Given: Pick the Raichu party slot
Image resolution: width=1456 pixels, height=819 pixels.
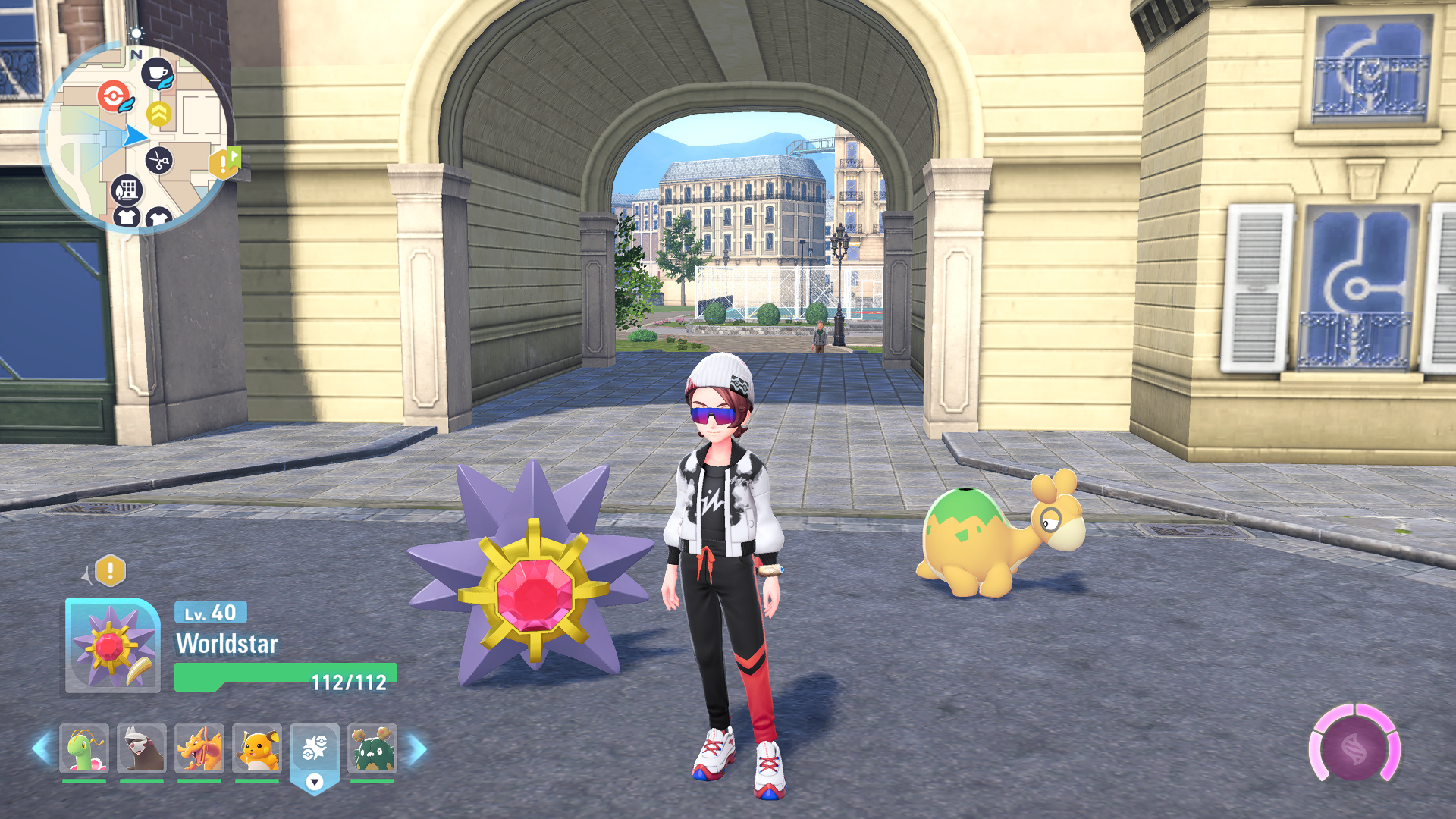Looking at the screenshot, I should click(x=257, y=748).
